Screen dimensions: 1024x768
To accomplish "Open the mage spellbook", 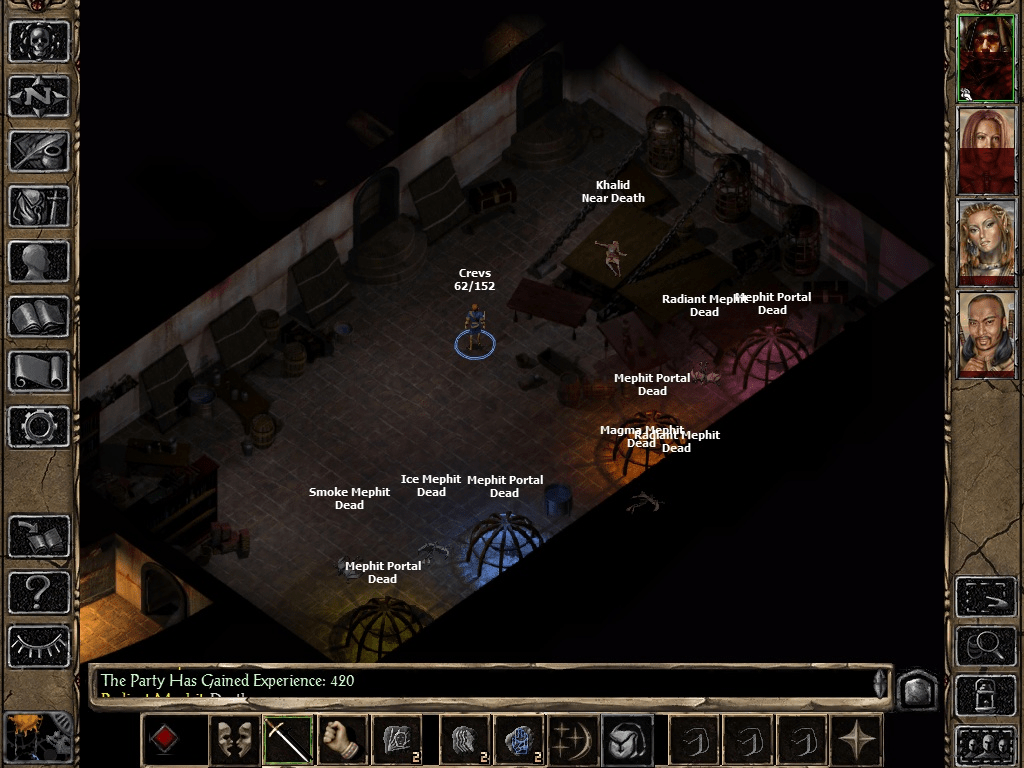I will tap(40, 317).
